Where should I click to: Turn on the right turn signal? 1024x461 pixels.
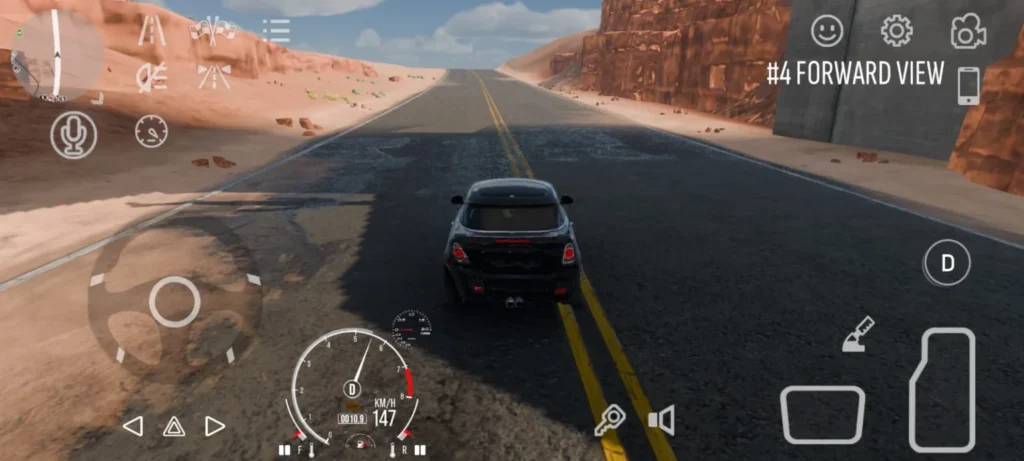[x=214, y=426]
